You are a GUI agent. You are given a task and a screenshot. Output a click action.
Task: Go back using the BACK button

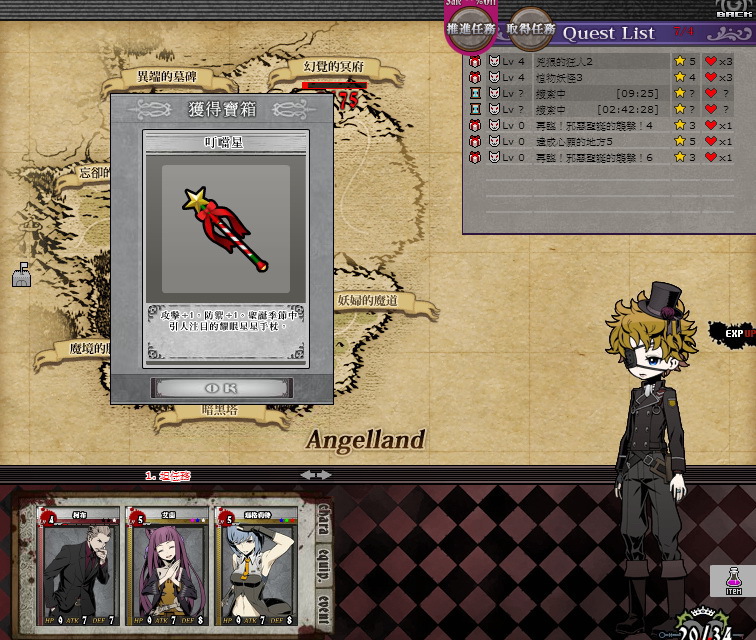coord(735,9)
